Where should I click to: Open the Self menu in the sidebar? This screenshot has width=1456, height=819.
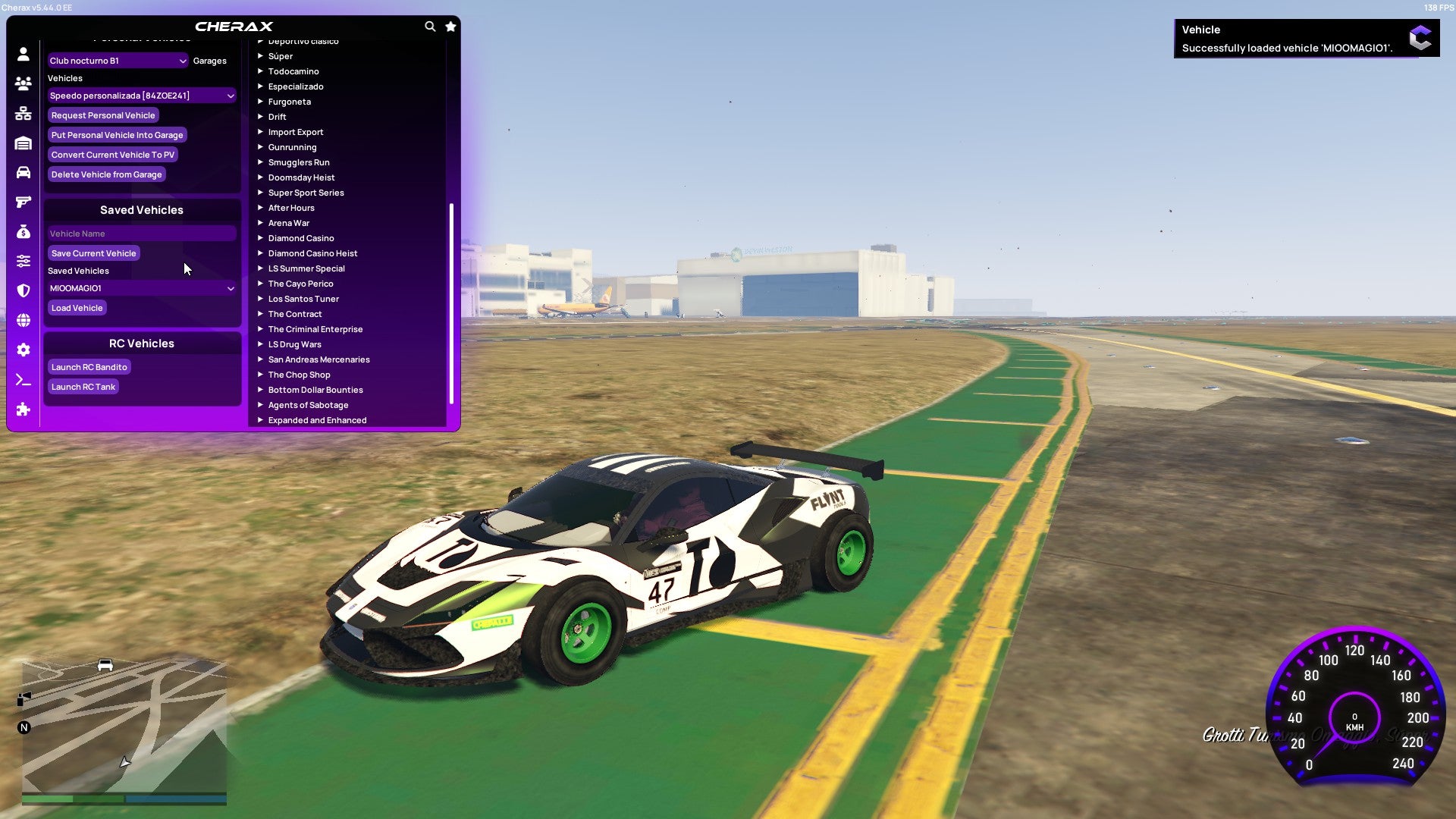point(23,54)
